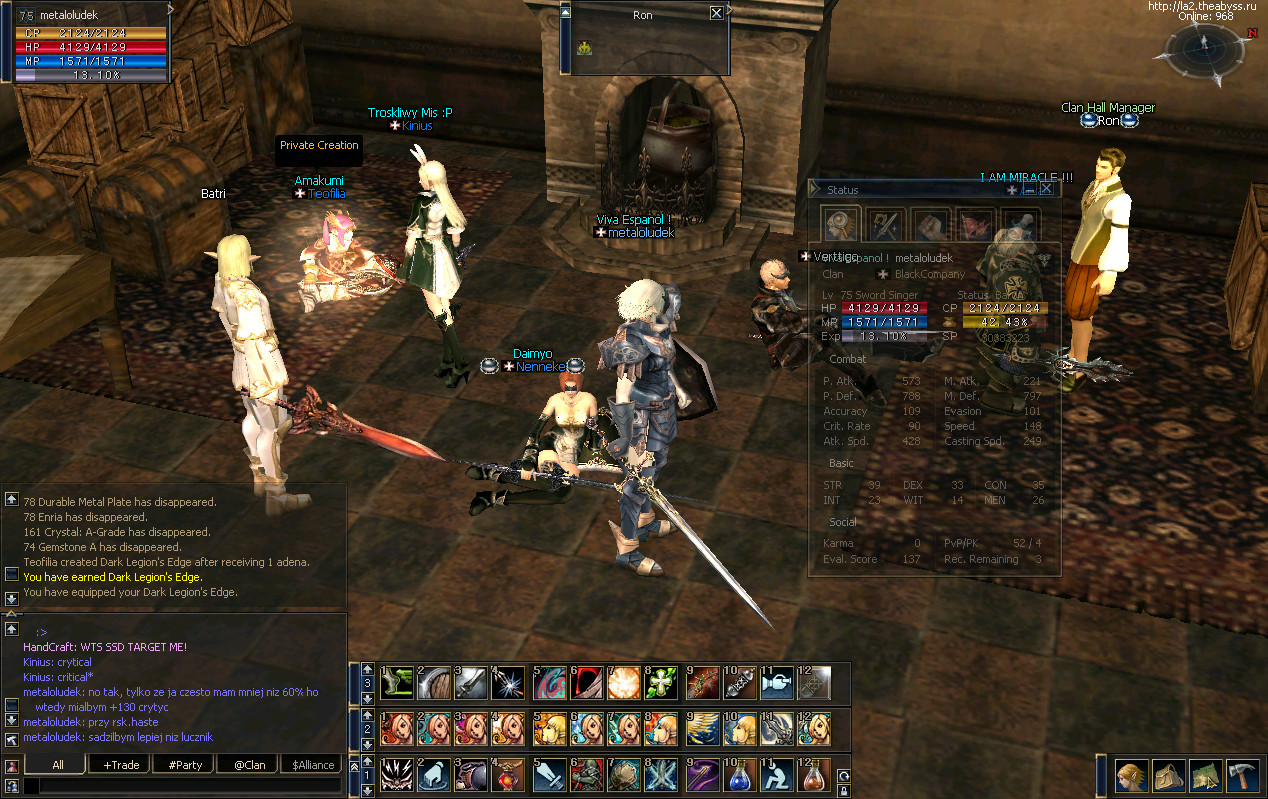The height and width of the screenshot is (799, 1268).
Task: Switch chat to the #Party tab
Action: (185, 765)
